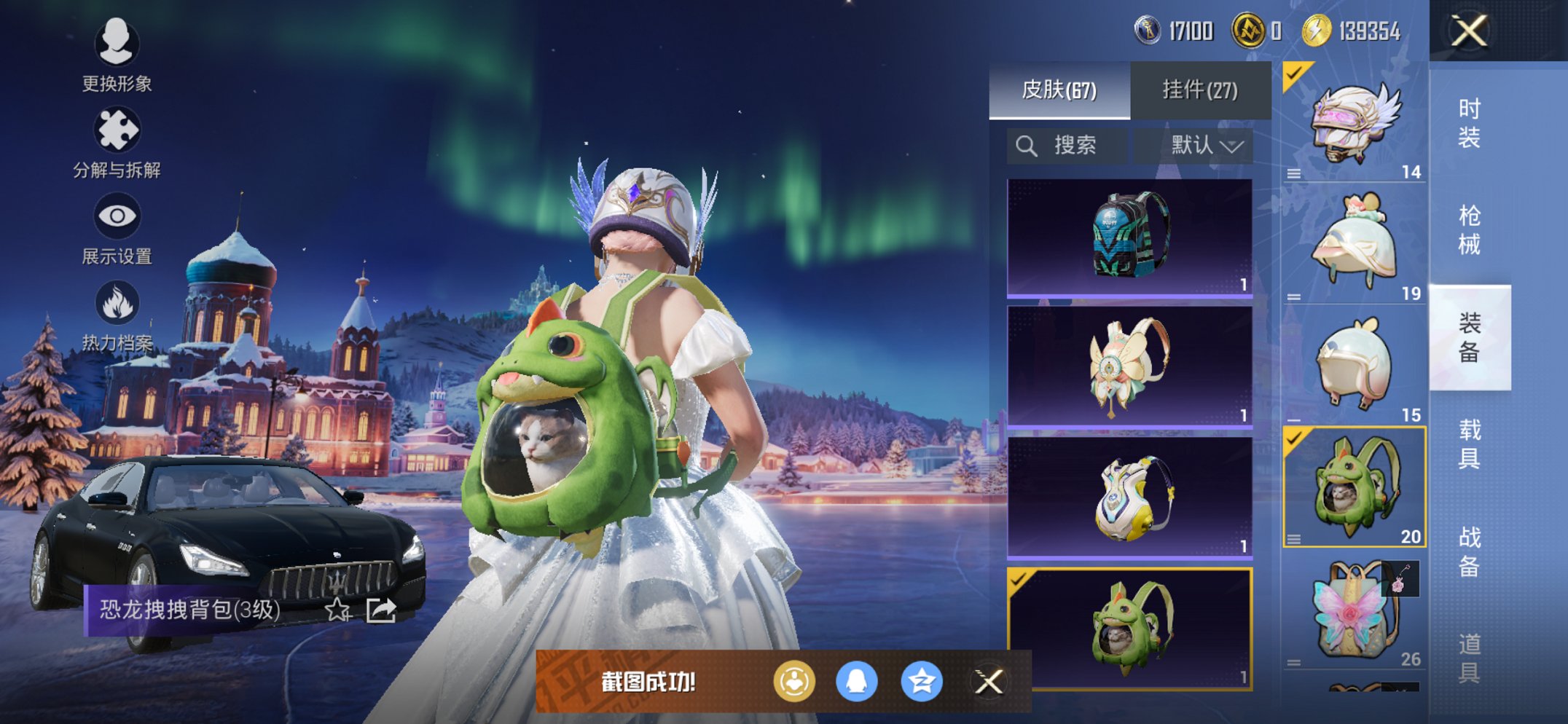Image resolution: width=1568 pixels, height=724 pixels.
Task: Select the butterfly-wing fairy backpack skin
Action: tap(1129, 366)
